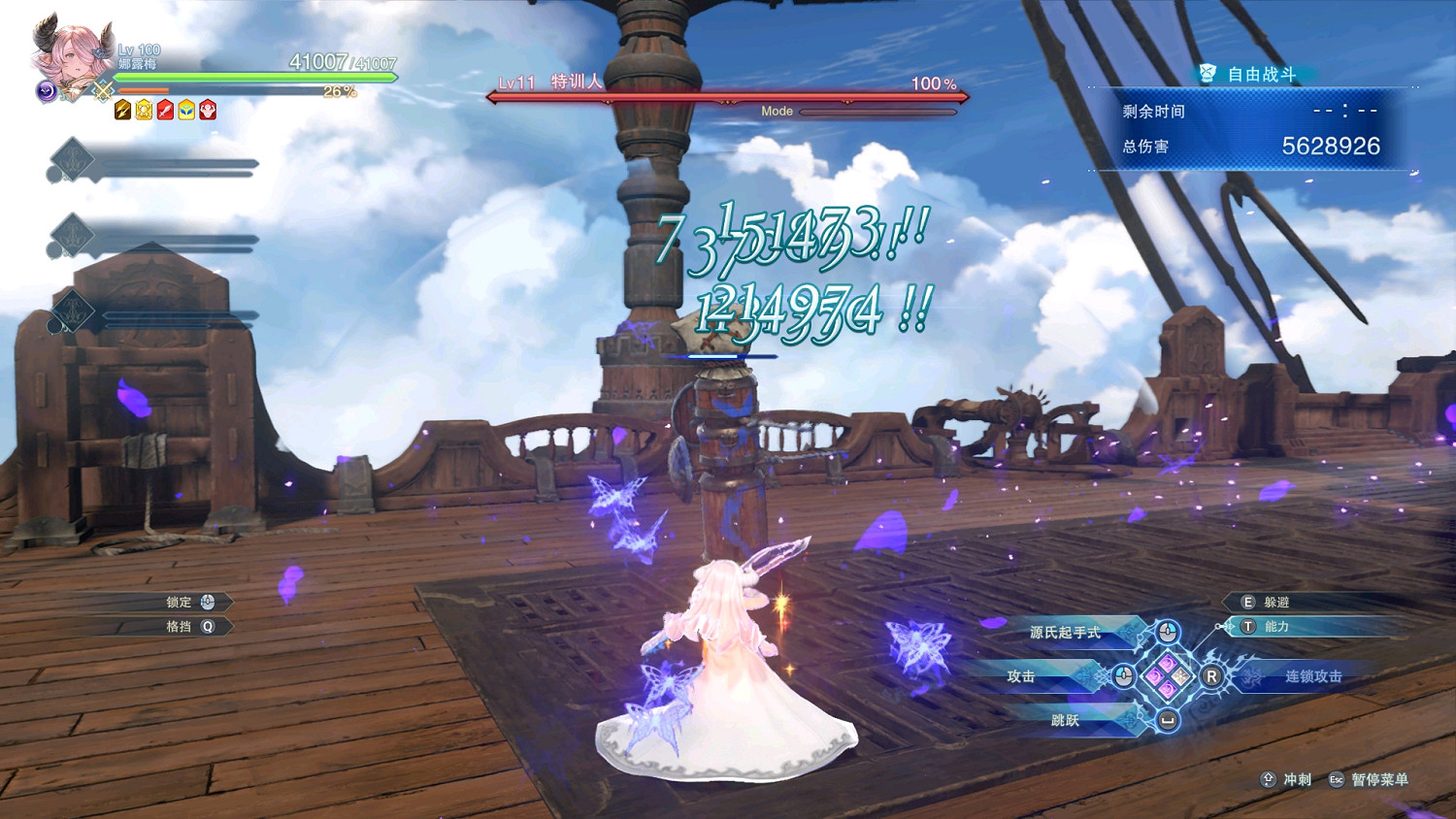This screenshot has height=819, width=1456.
Task: Click the mouse icon next to 源氏起手式
Action: [1167, 633]
